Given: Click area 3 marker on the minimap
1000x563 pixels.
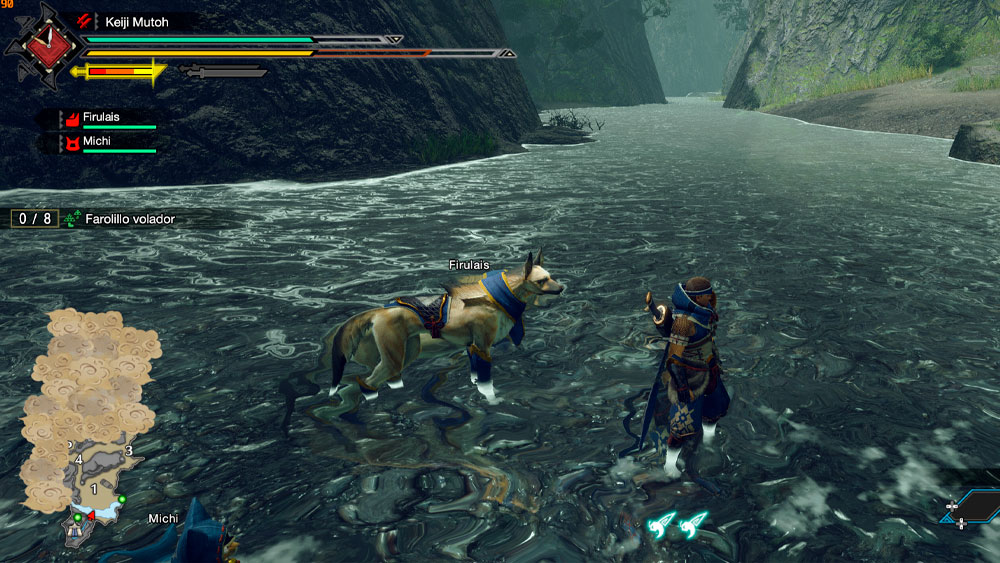Looking at the screenshot, I should coord(129,451).
